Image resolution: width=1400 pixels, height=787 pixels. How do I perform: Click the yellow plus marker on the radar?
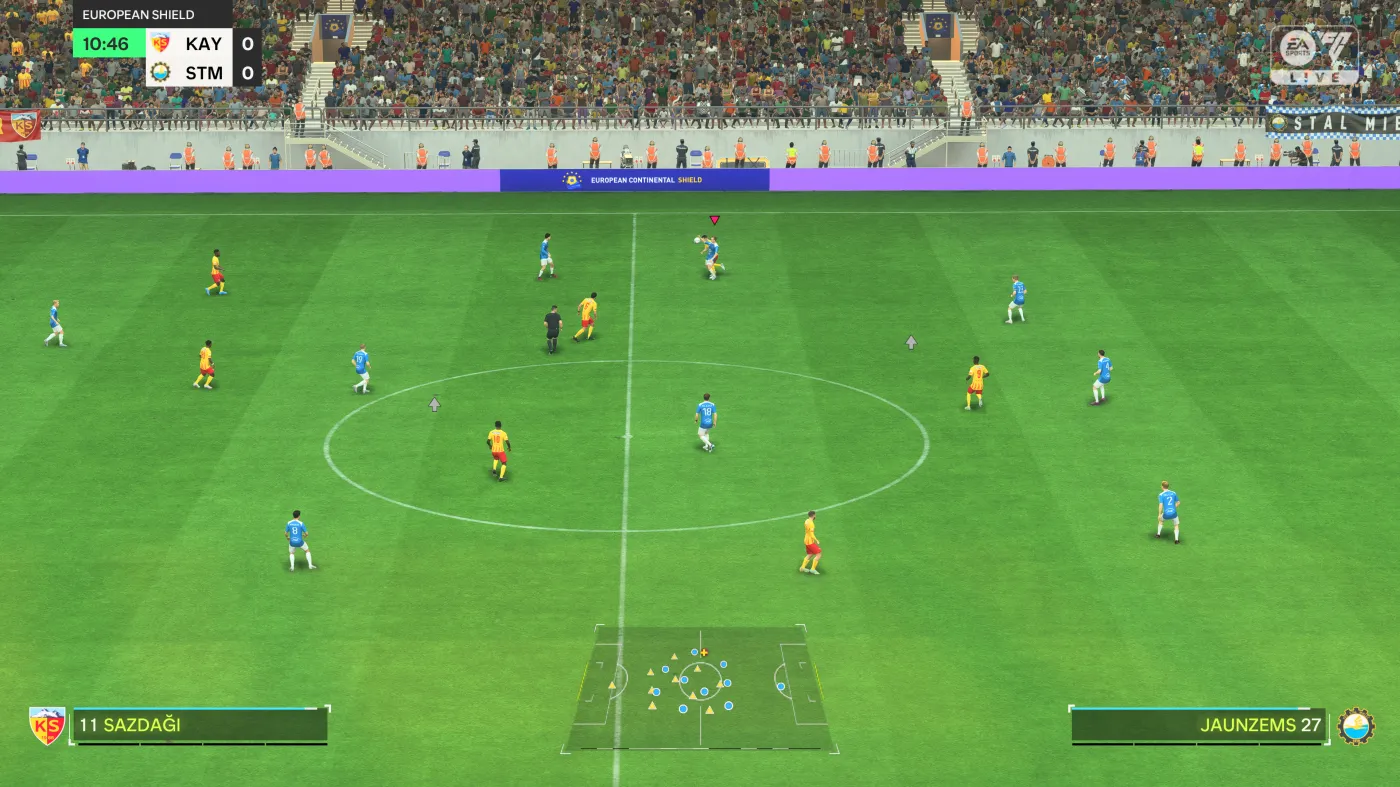click(x=706, y=651)
